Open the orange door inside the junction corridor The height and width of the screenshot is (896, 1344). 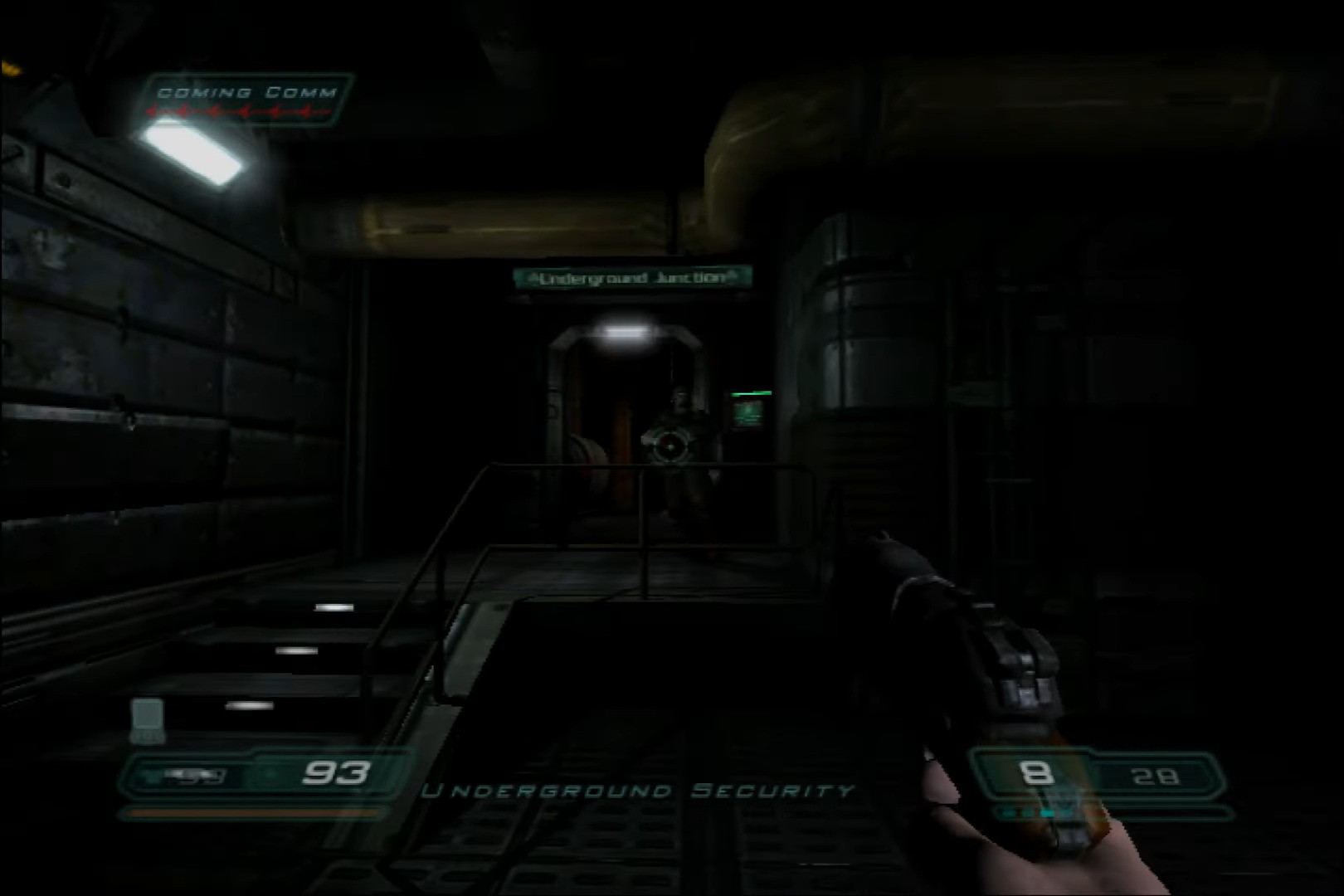coord(622,431)
